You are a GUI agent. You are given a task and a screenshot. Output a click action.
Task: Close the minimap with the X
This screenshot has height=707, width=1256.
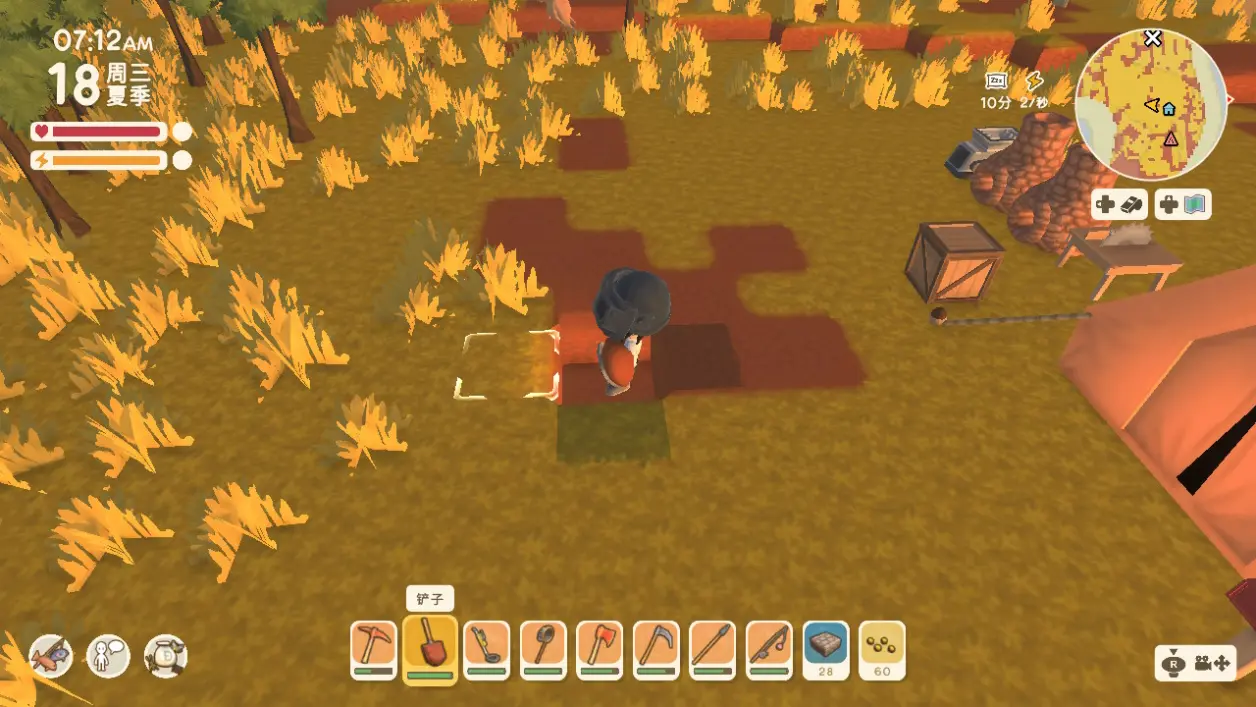(1153, 38)
